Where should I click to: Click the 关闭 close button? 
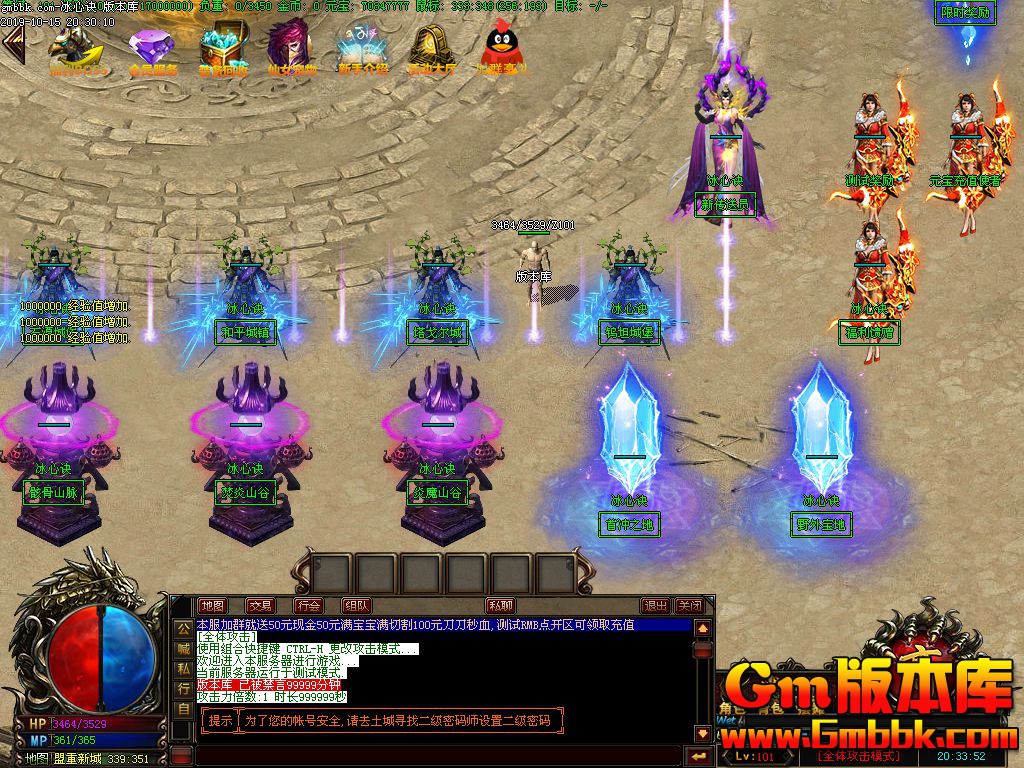point(689,605)
